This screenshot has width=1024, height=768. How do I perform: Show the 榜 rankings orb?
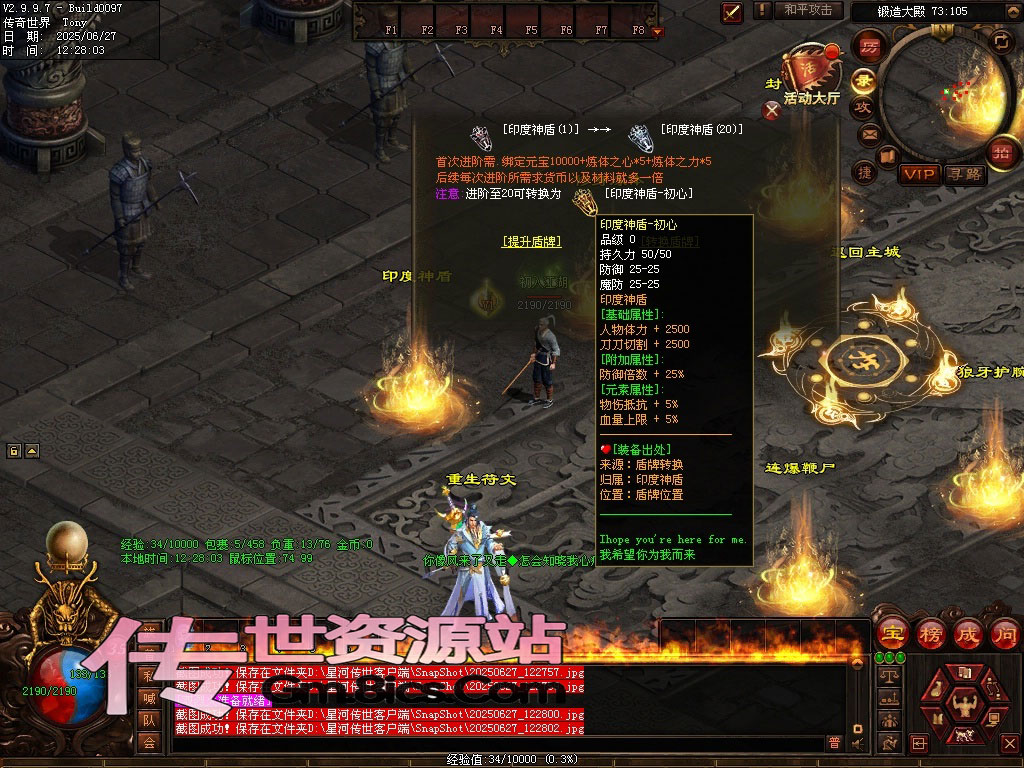click(x=930, y=633)
